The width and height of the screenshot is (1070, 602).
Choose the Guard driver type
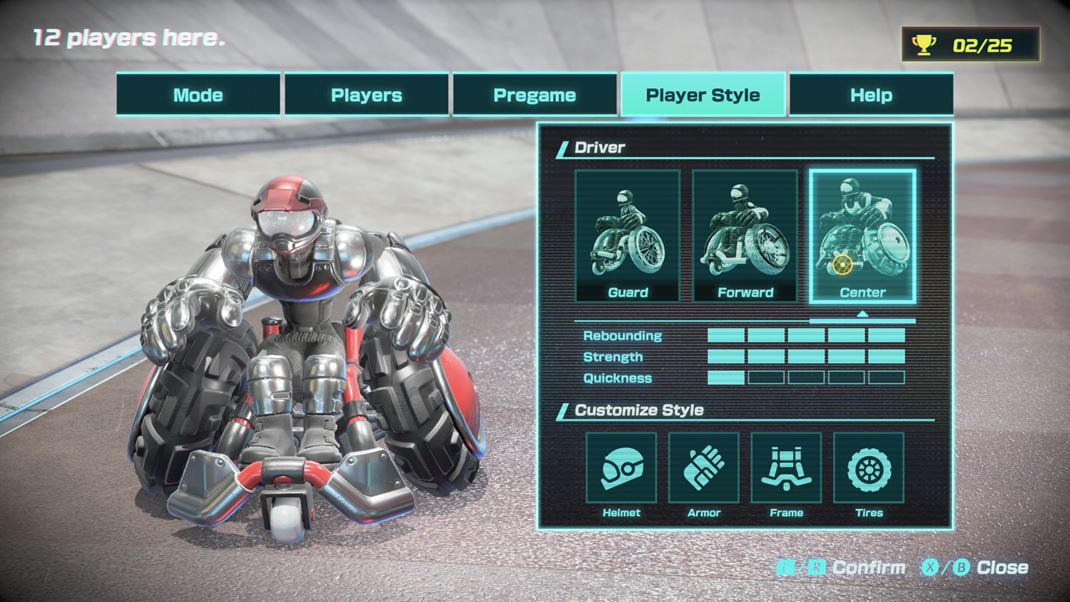(627, 236)
